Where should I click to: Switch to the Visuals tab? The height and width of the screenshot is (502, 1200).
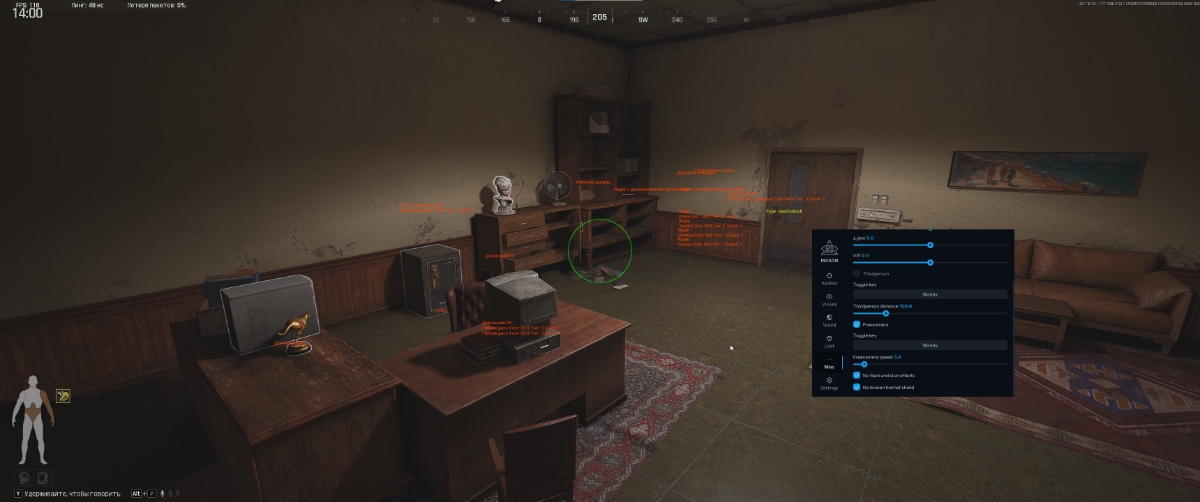[829, 299]
